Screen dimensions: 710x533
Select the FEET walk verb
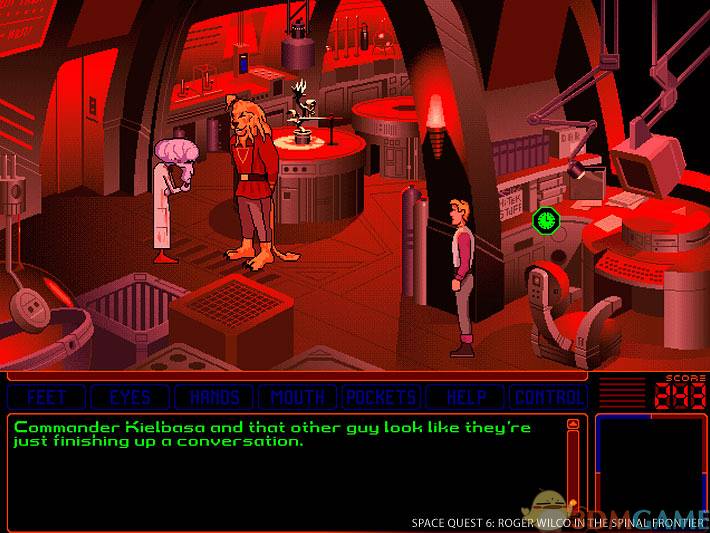(47, 397)
